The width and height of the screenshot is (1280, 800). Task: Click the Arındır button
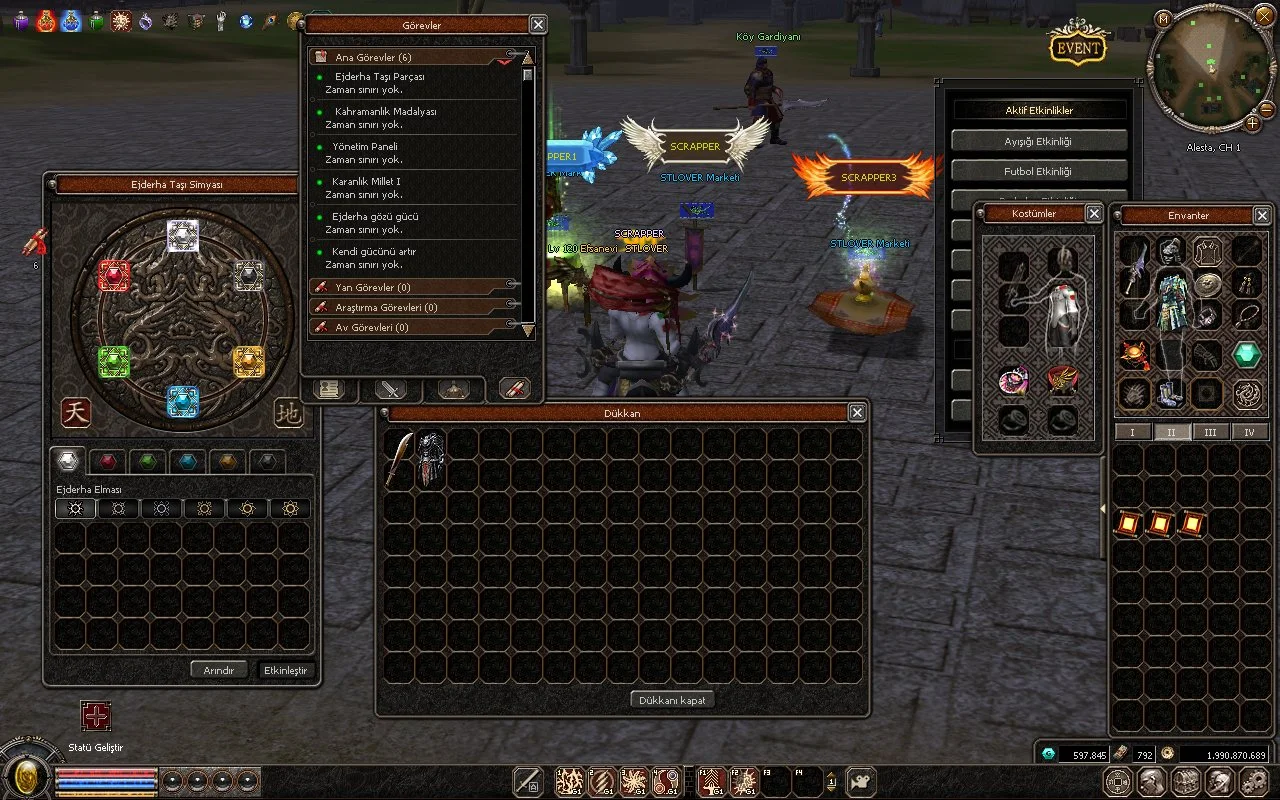[x=219, y=670]
